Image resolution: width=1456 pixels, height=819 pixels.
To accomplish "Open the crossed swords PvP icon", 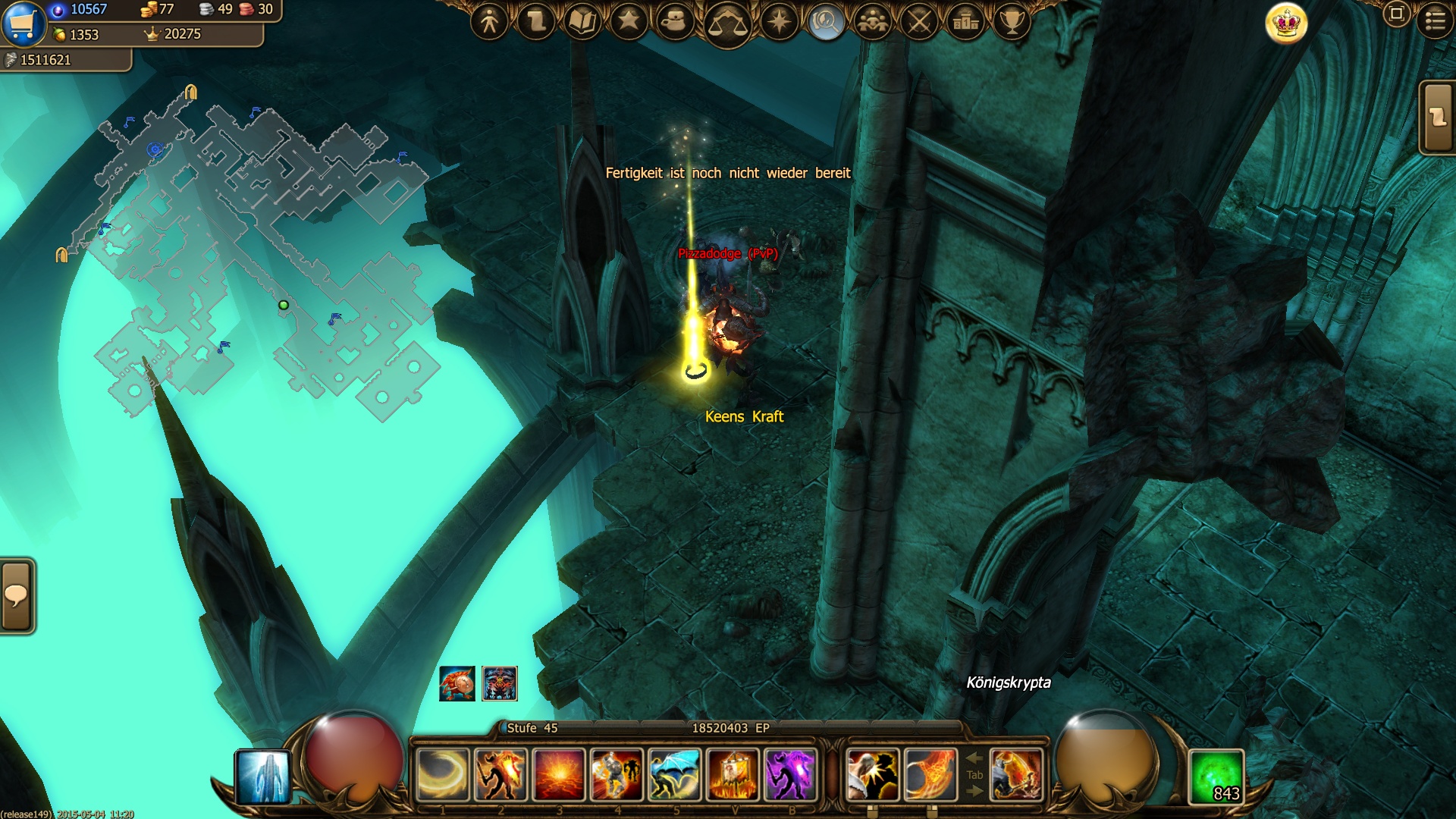I will [x=919, y=21].
